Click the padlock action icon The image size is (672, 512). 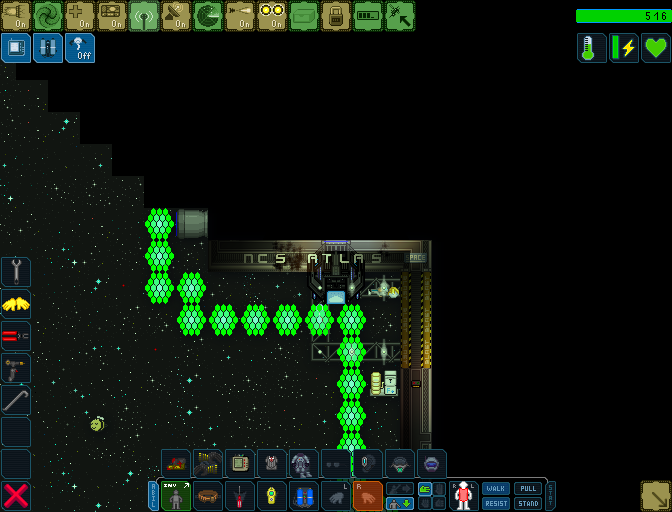336,16
